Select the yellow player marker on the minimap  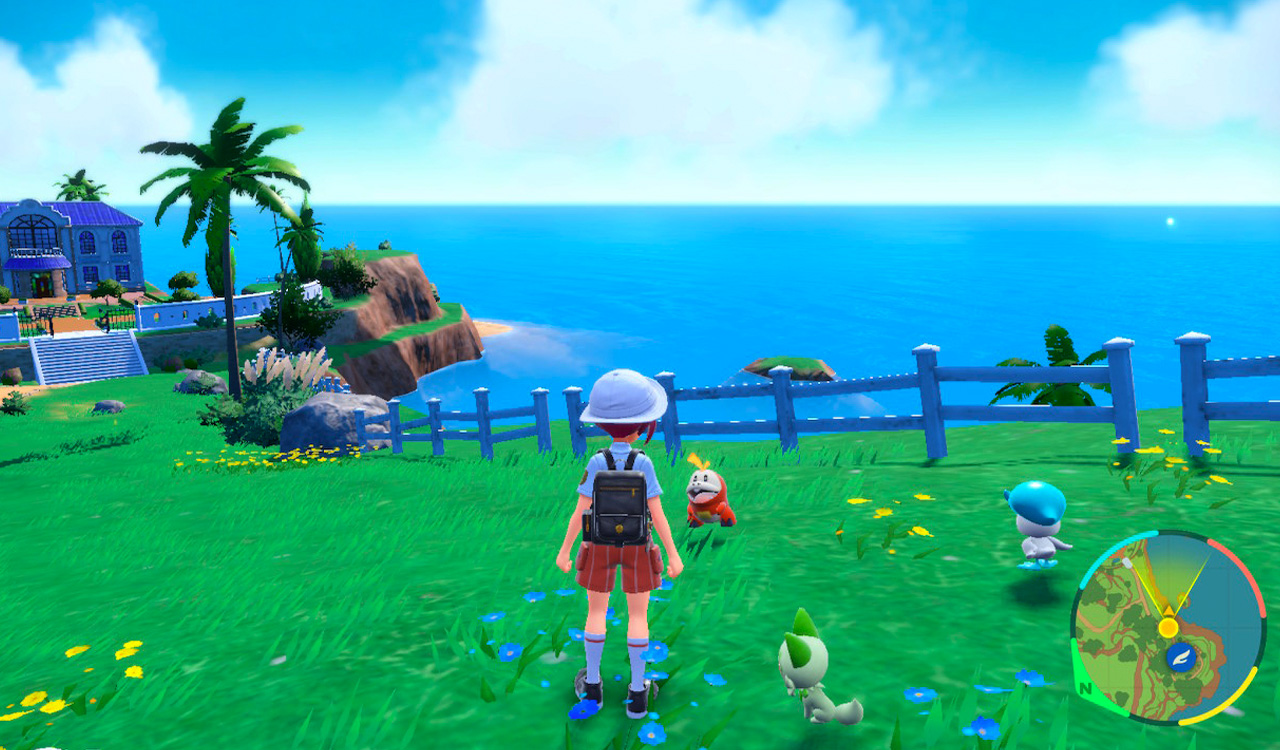click(x=1168, y=627)
